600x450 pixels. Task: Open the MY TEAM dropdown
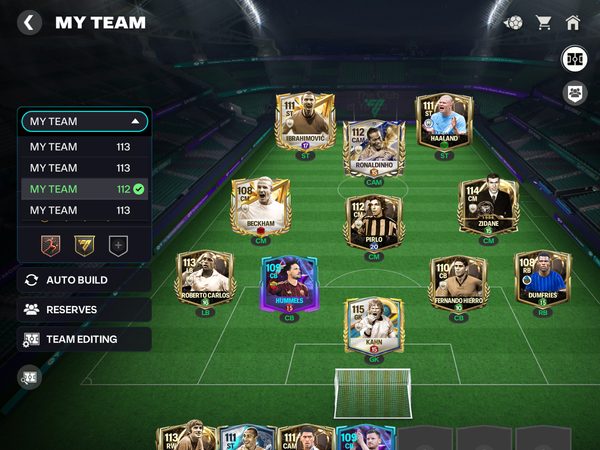[84, 121]
